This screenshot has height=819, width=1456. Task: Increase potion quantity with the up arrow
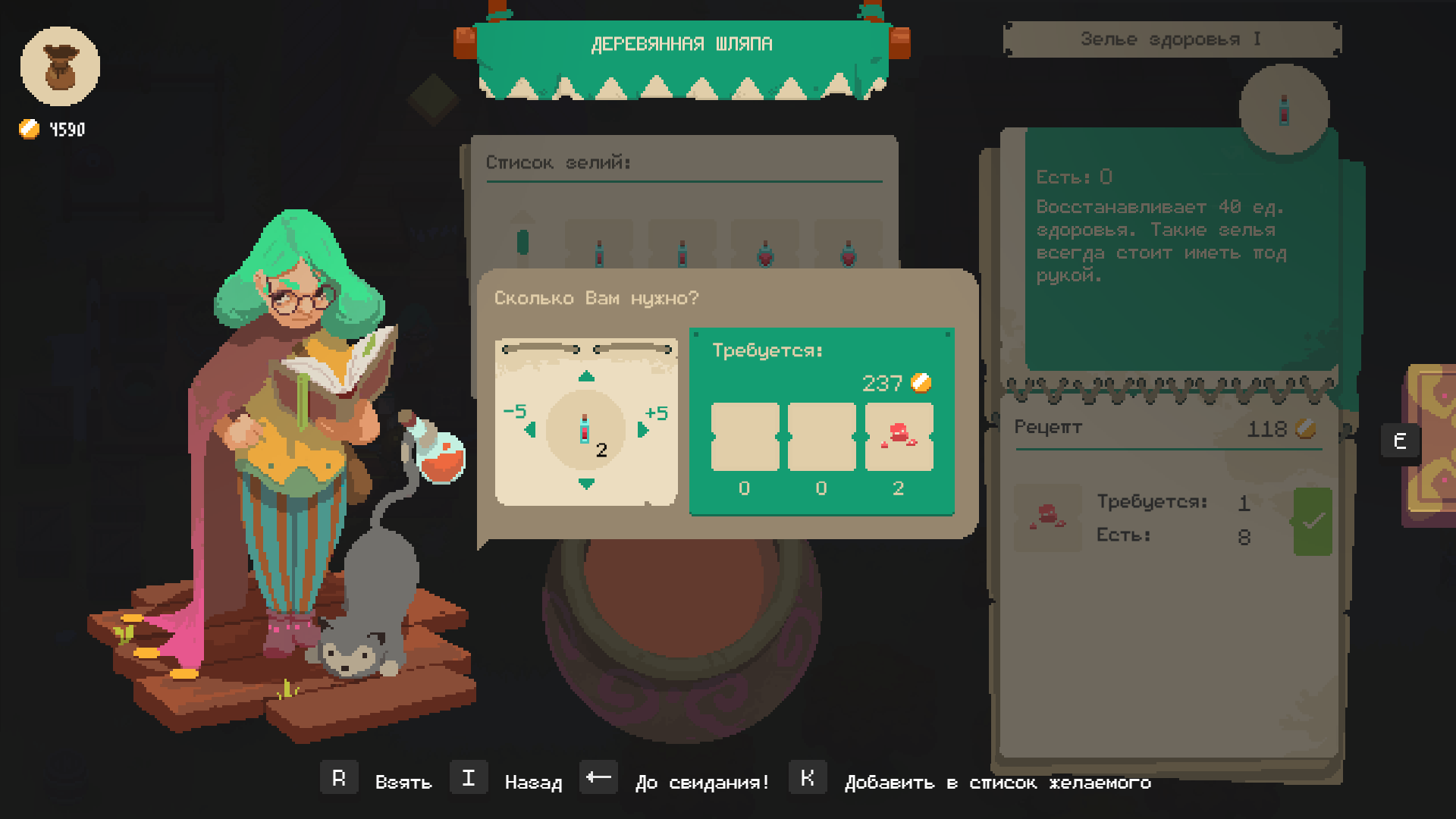click(586, 377)
